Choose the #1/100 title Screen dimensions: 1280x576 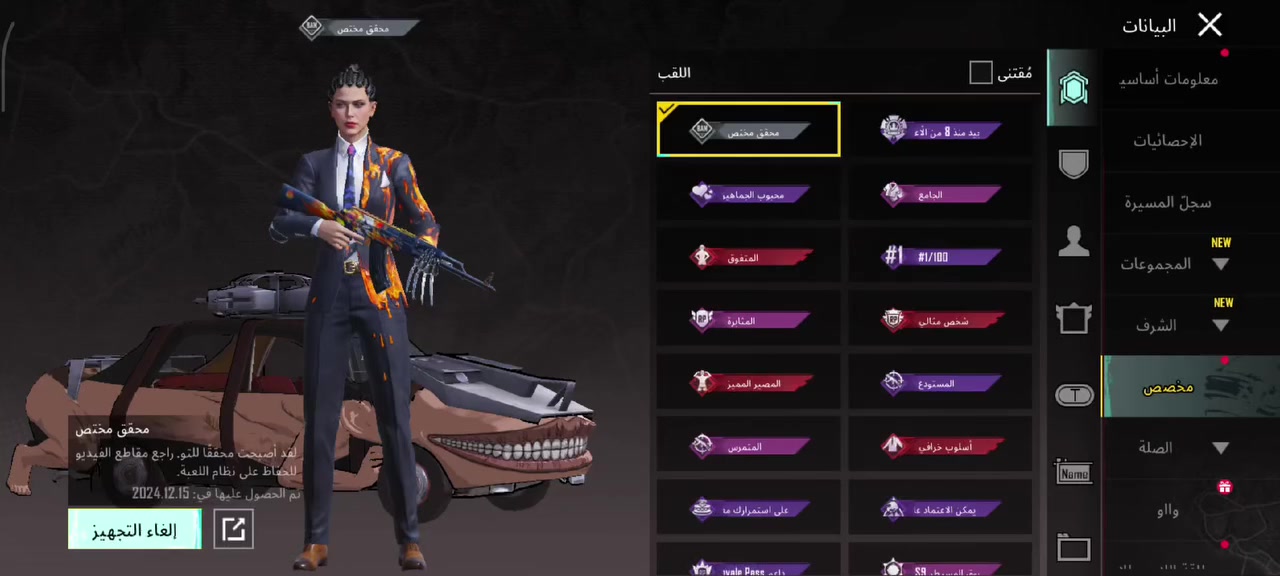[x=940, y=257]
